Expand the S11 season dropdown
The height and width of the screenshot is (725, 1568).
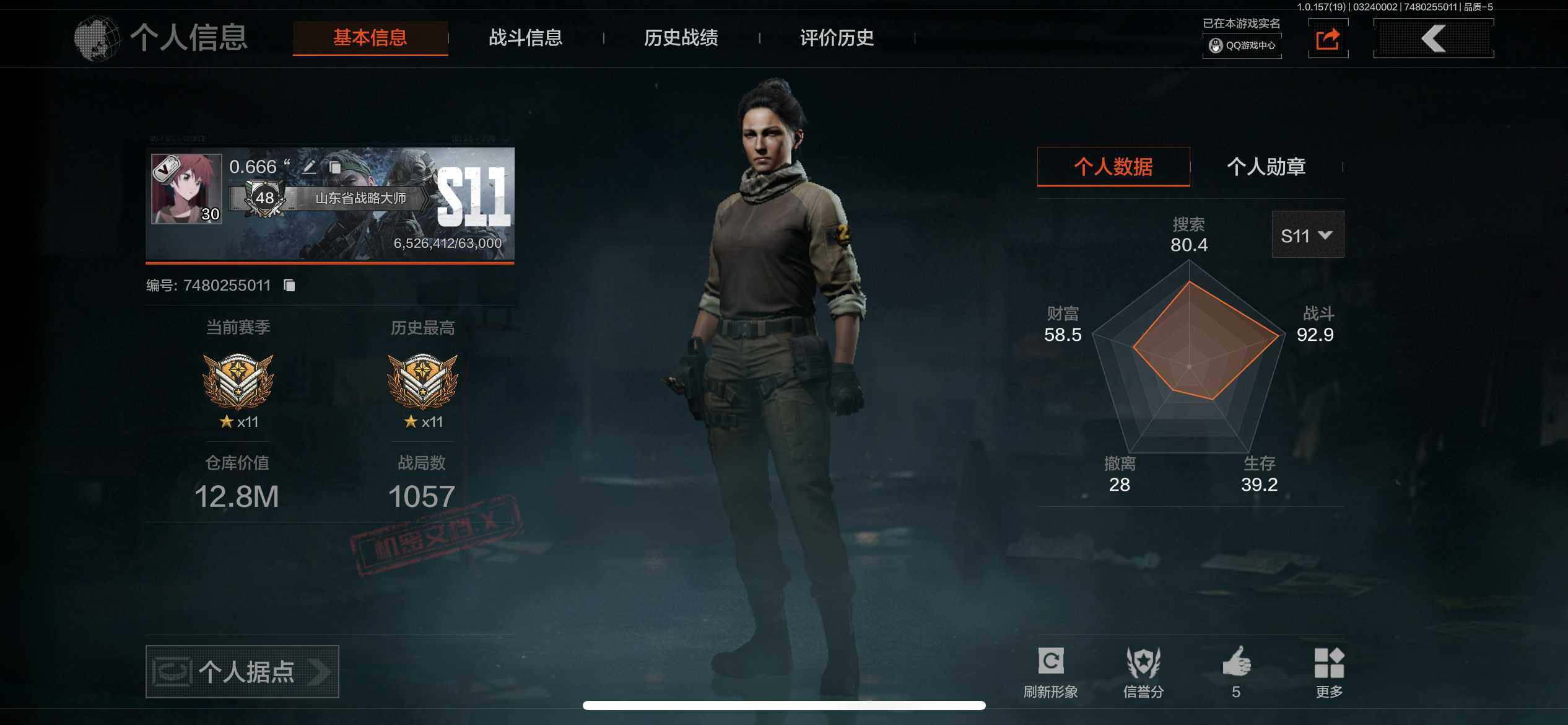tap(1307, 235)
